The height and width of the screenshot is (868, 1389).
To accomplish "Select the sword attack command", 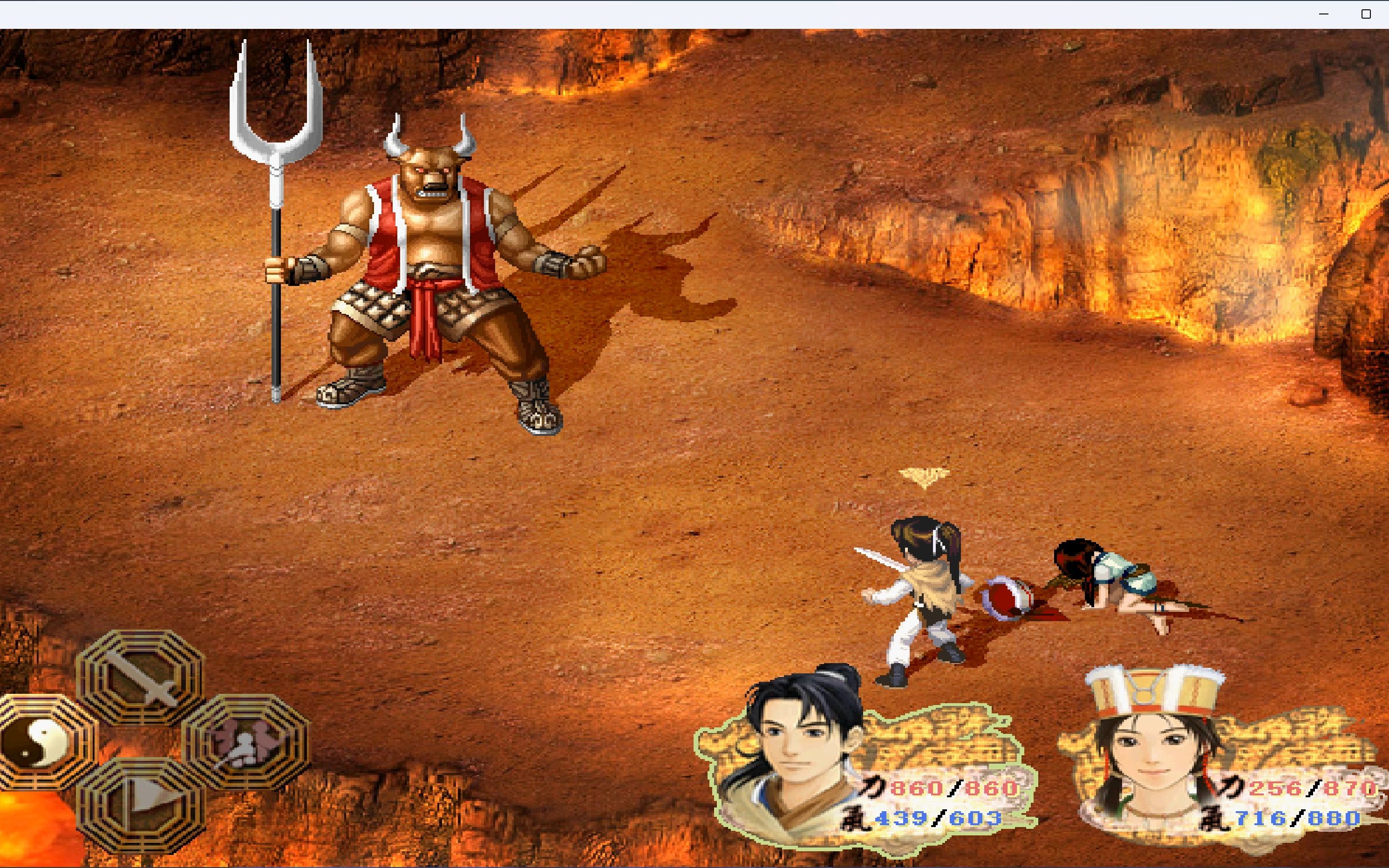I will click(140, 677).
